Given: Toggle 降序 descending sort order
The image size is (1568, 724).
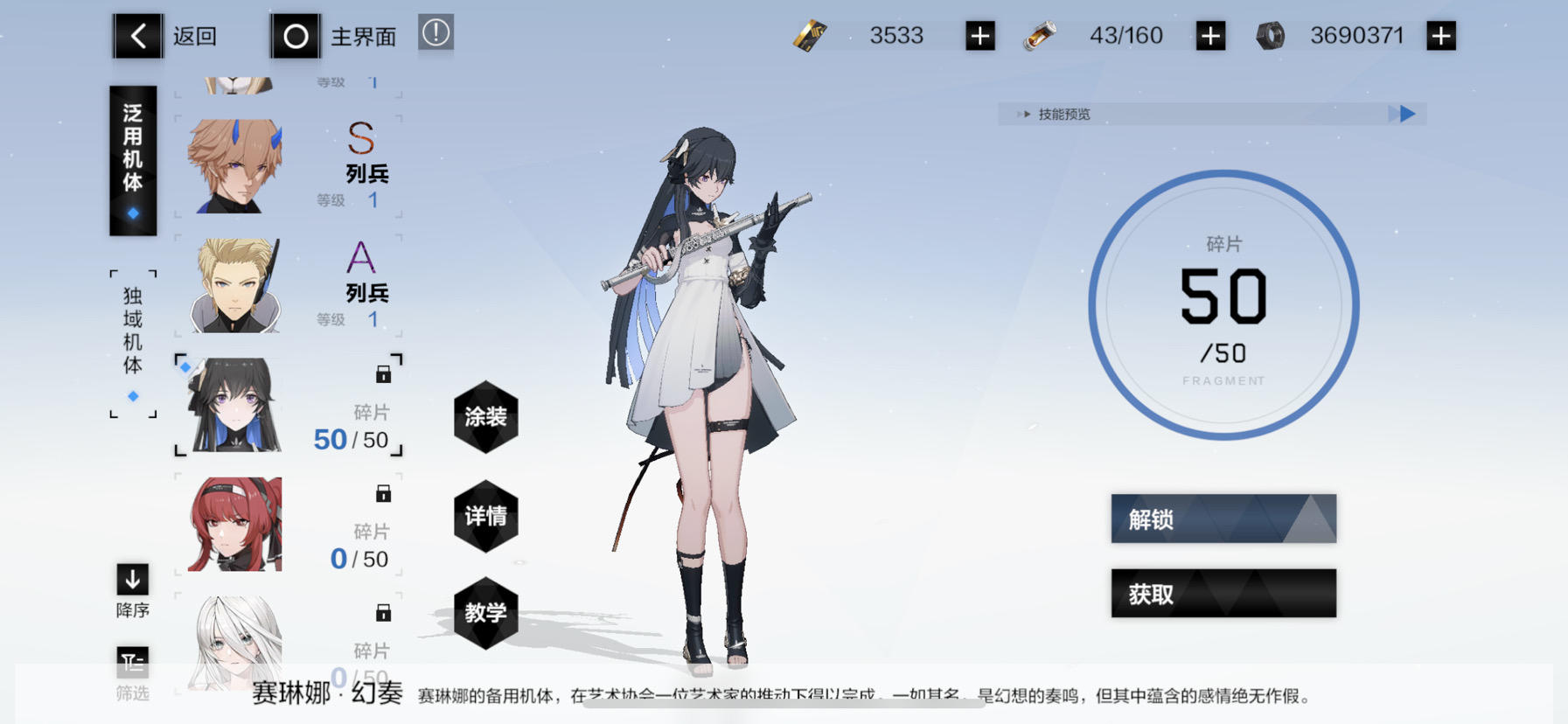Looking at the screenshot, I should click(131, 580).
